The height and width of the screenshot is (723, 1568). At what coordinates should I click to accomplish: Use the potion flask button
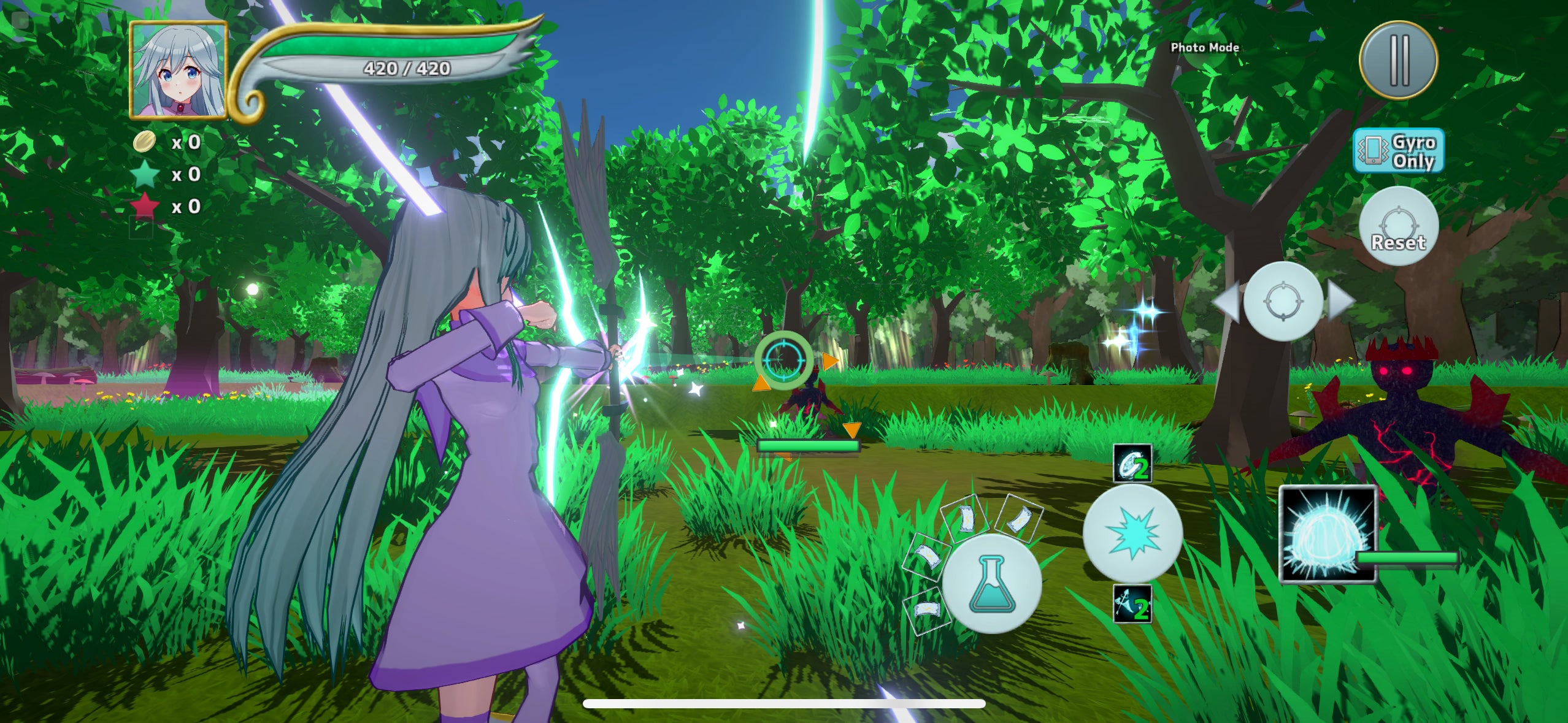[991, 583]
